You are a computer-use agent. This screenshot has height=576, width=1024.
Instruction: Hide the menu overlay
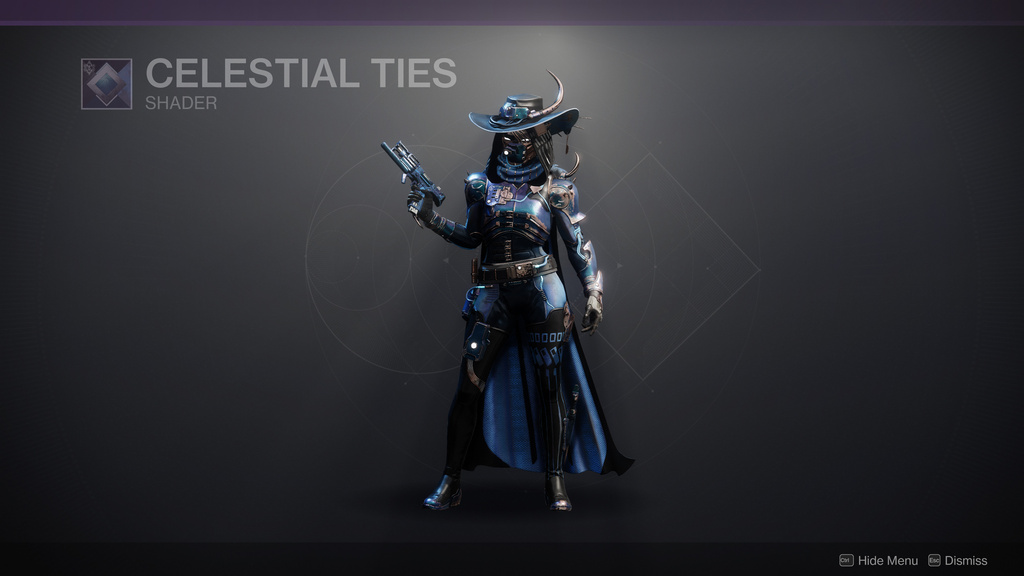pos(878,560)
